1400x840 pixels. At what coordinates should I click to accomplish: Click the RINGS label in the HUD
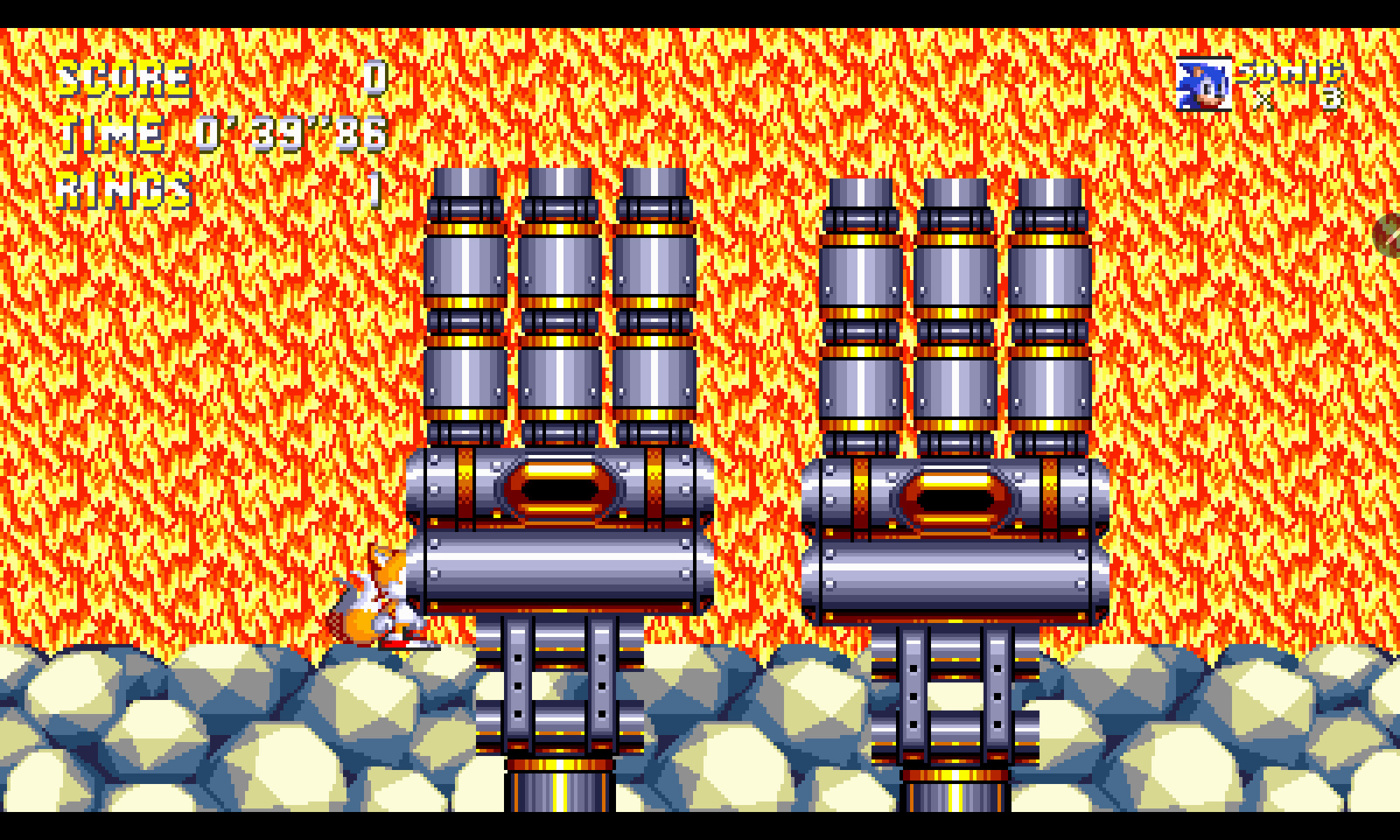coord(122,189)
